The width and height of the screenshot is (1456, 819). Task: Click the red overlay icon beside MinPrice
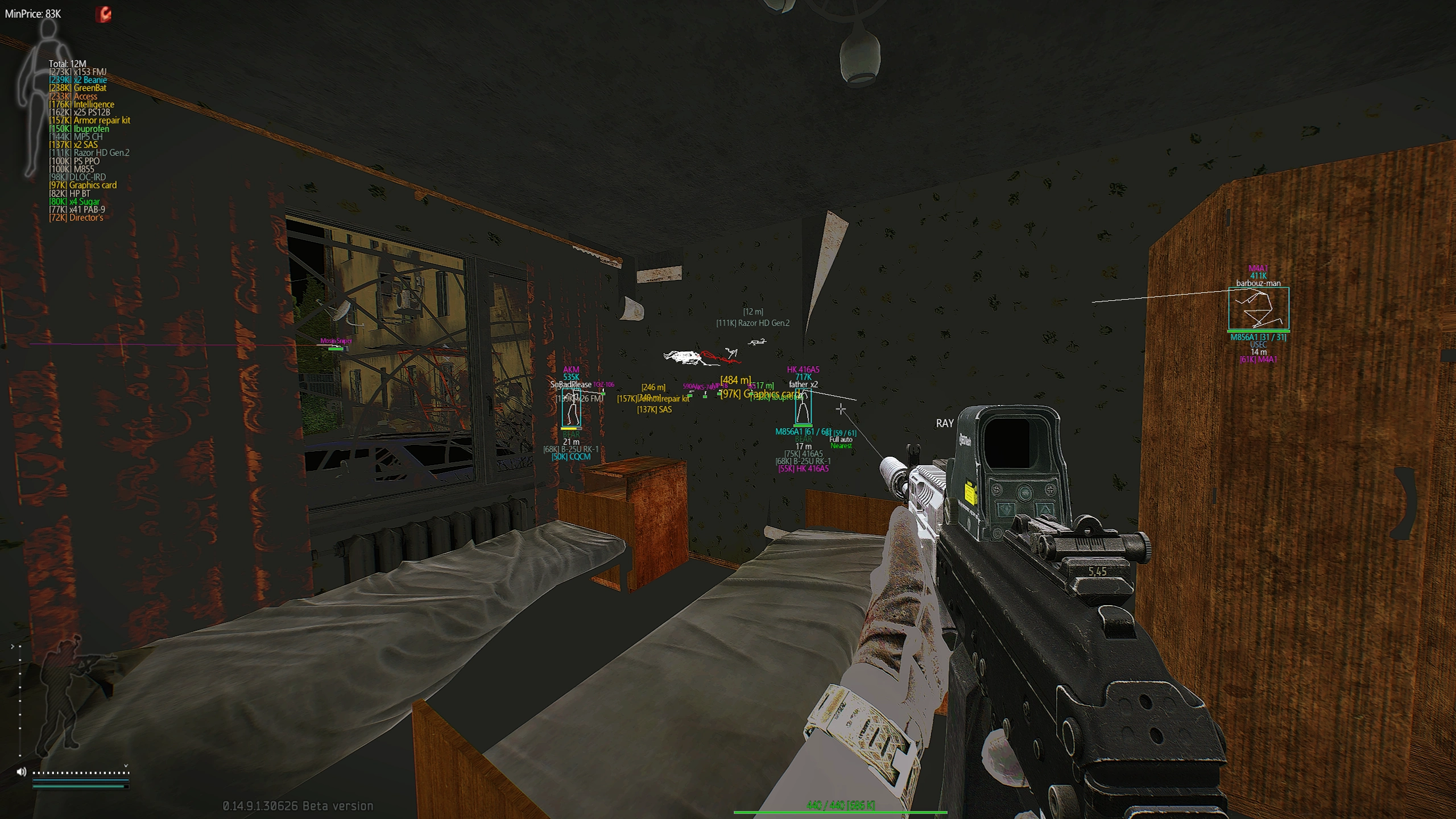(x=104, y=14)
